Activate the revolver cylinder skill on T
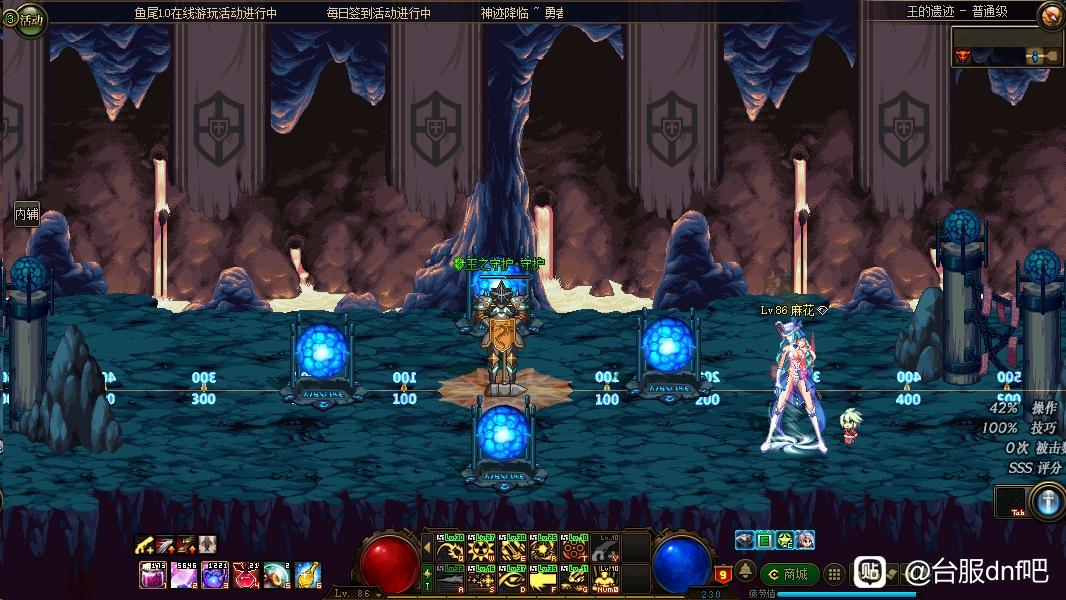 click(x=575, y=549)
